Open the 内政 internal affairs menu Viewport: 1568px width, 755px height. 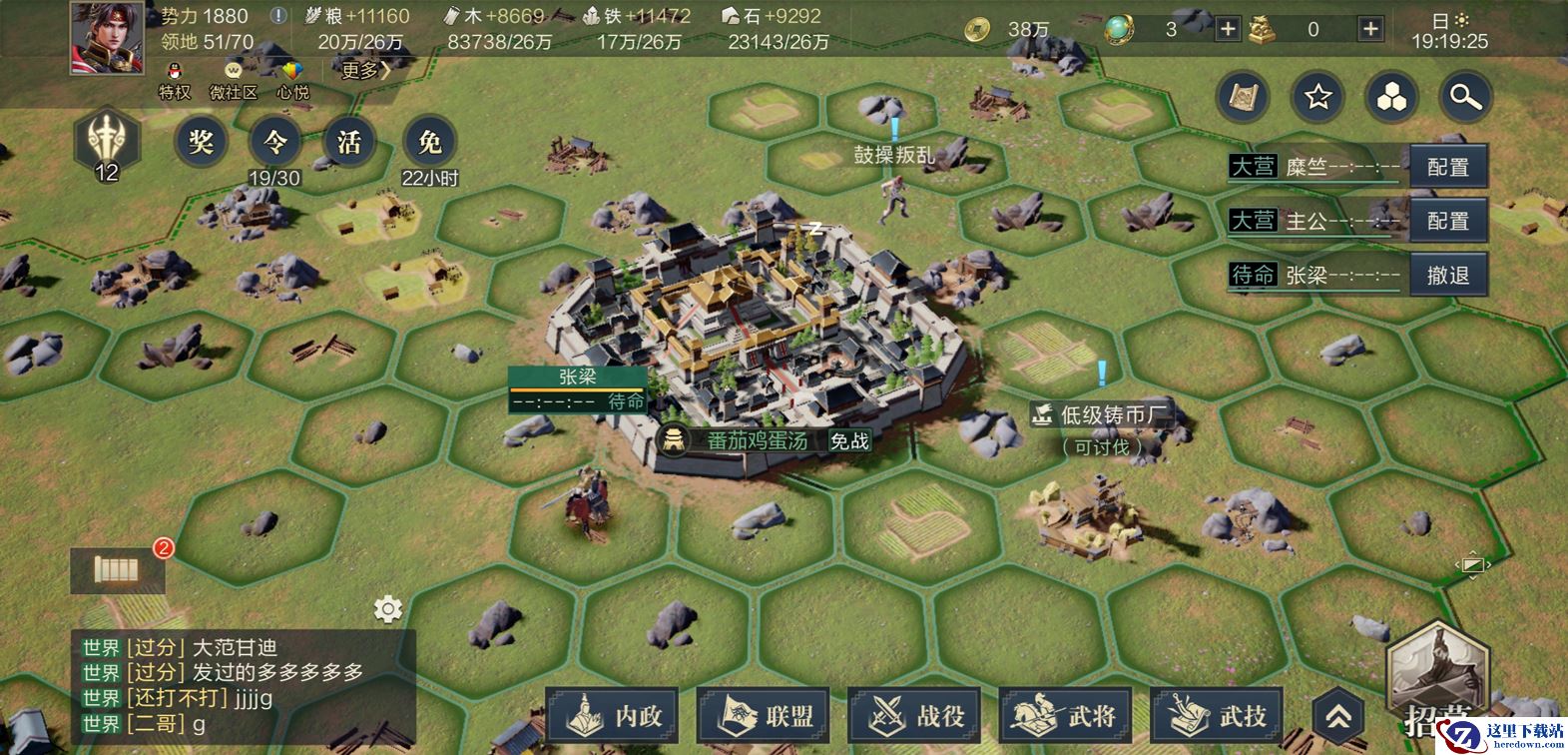(613, 715)
